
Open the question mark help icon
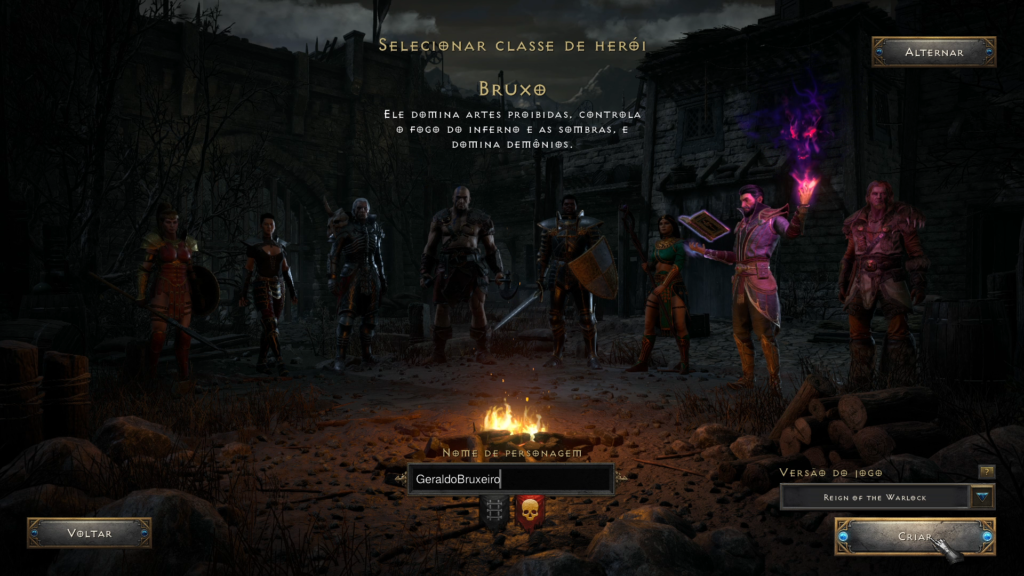[x=987, y=471]
